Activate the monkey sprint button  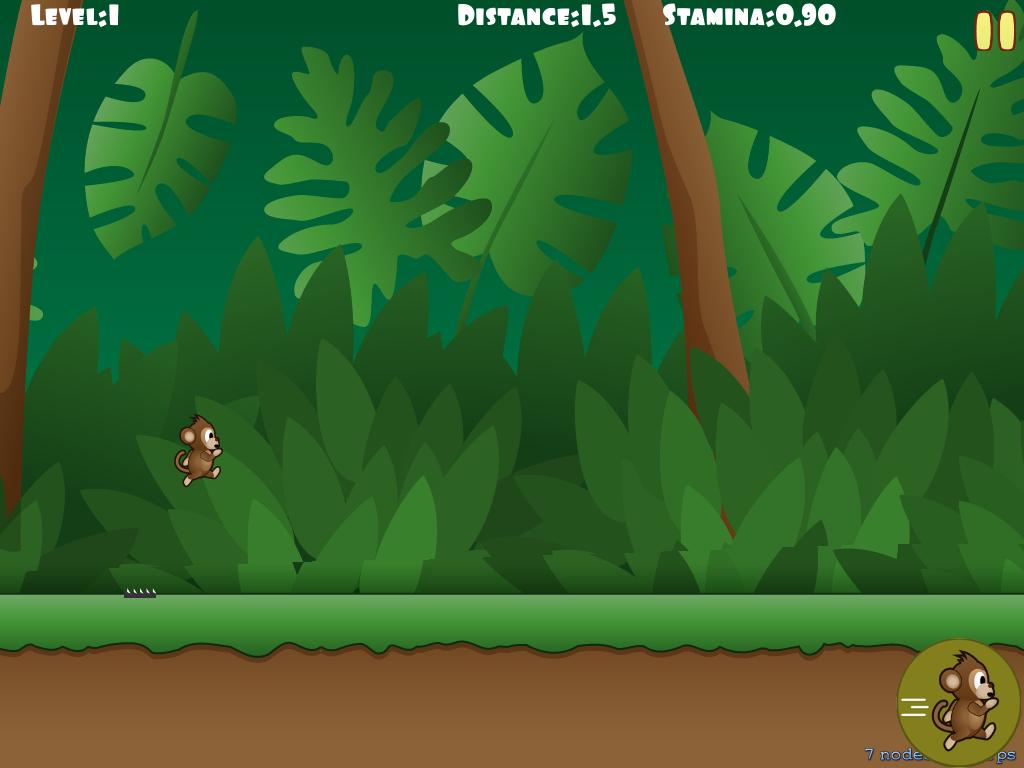[958, 701]
